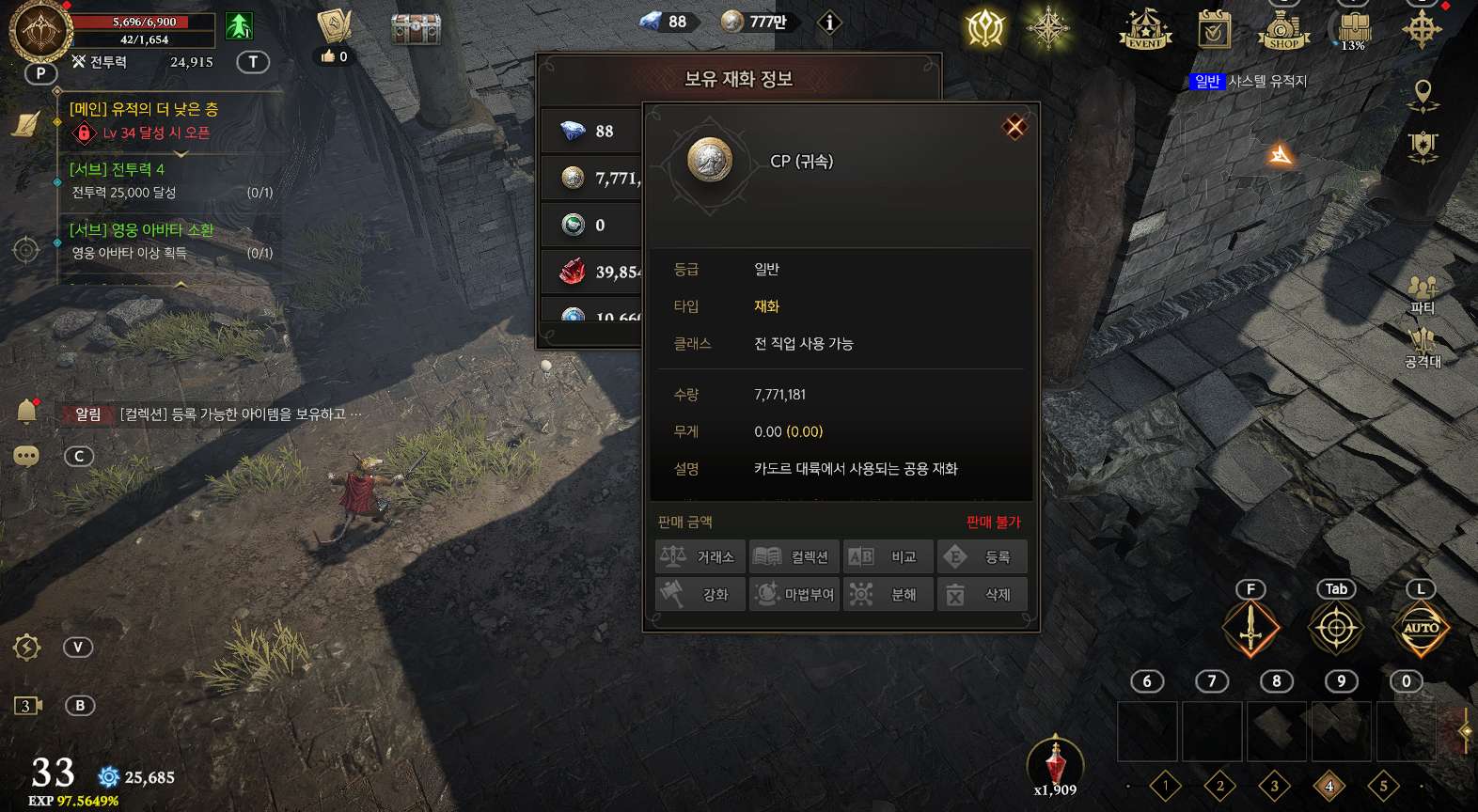Image resolution: width=1478 pixels, height=812 pixels.
Task: Select the 비교 compare button
Action: click(888, 557)
